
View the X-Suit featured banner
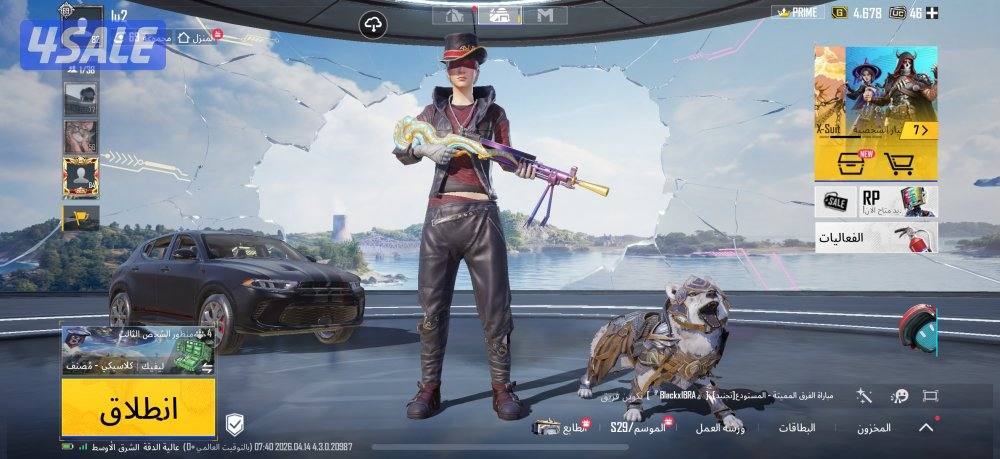tap(876, 91)
